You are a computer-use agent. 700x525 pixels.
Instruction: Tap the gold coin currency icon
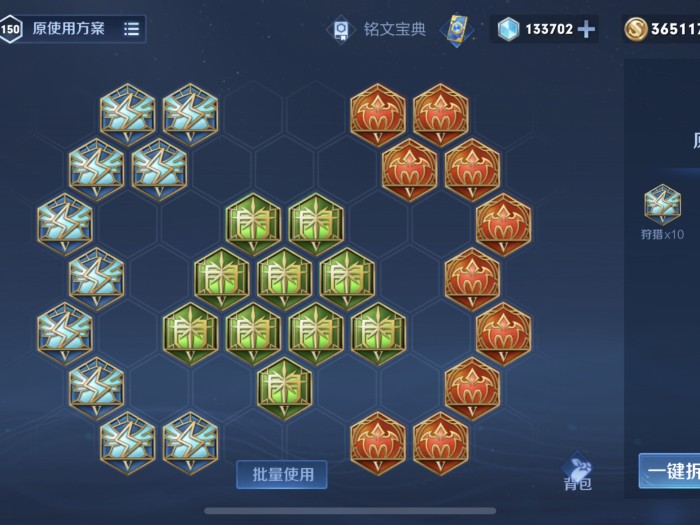(x=634, y=29)
